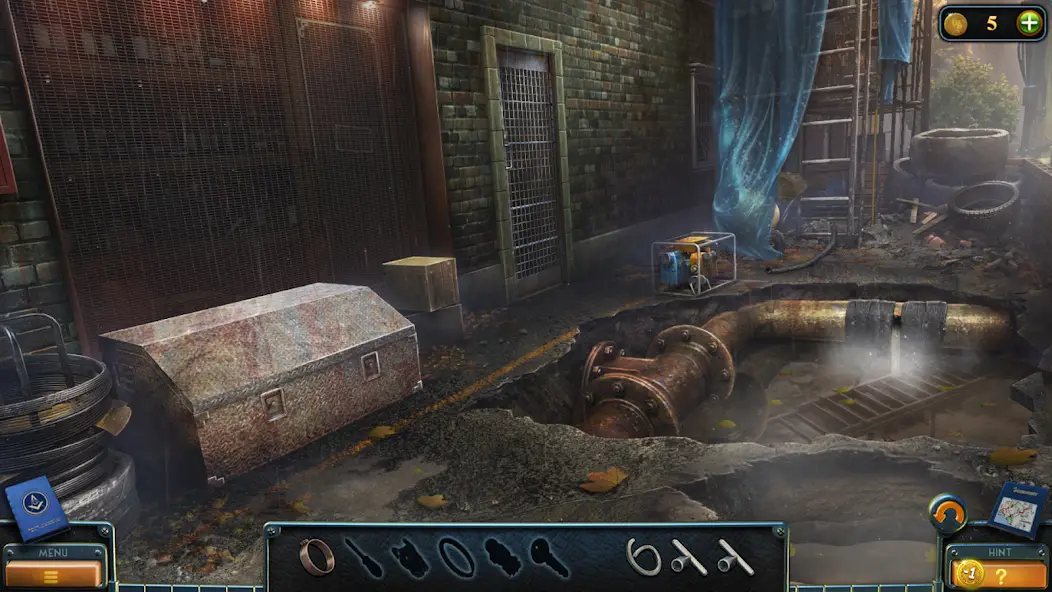Choose the oval ring silhouette slot
The width and height of the screenshot is (1052, 592).
coord(456,557)
